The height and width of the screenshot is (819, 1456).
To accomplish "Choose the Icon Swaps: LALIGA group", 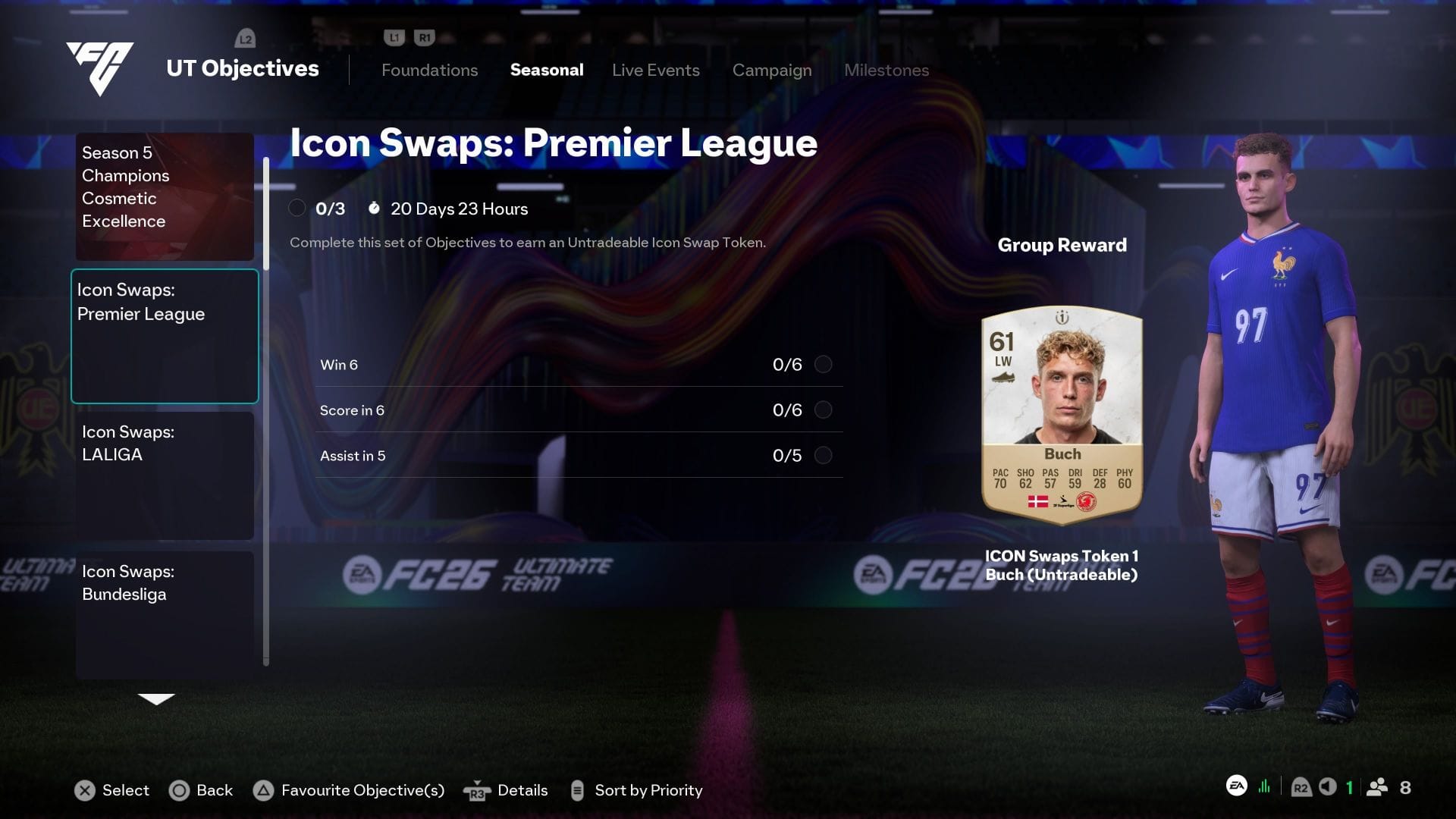I will (165, 475).
